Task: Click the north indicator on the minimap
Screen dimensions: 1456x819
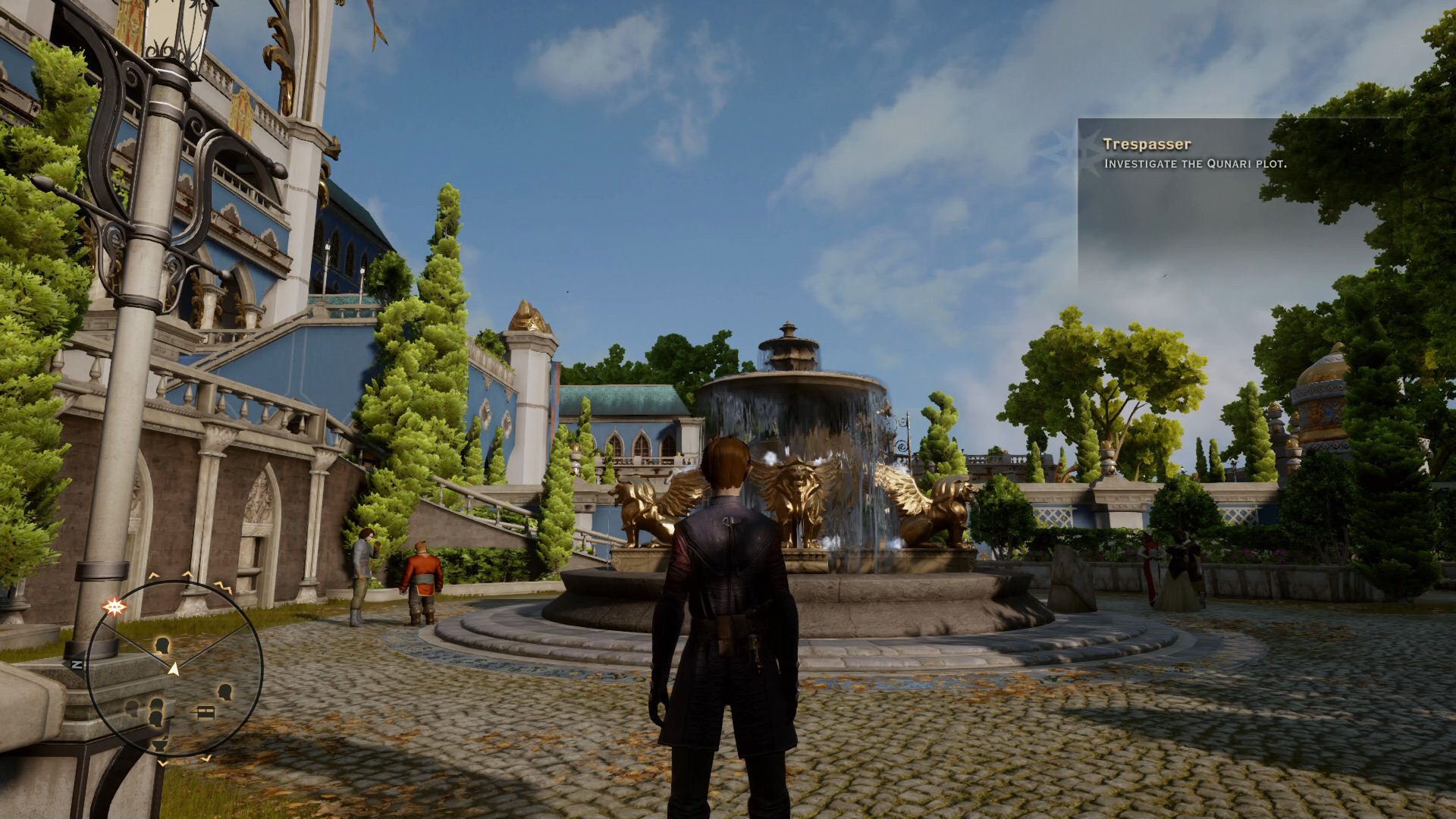Action: point(77,664)
